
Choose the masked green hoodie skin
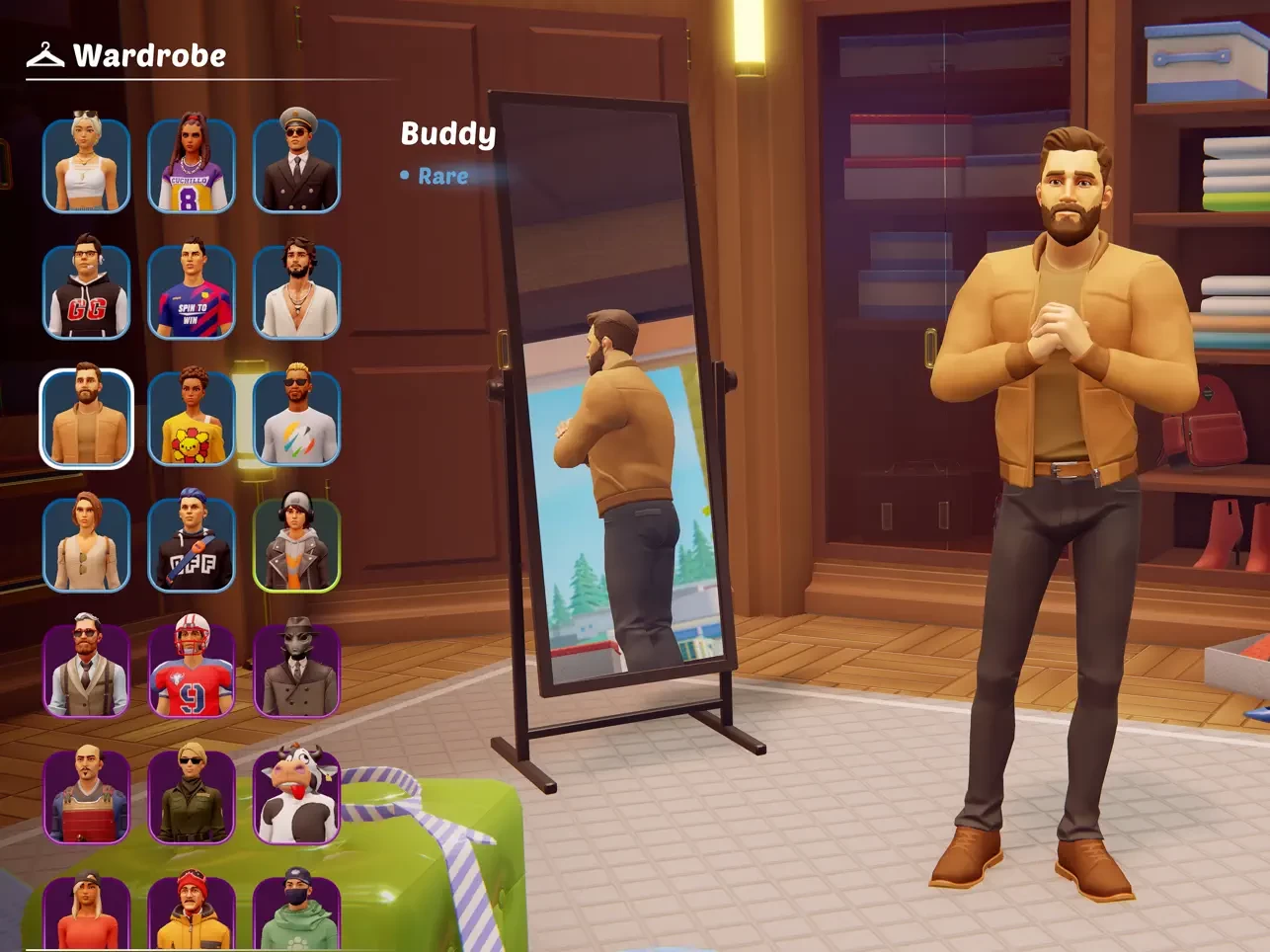pyautogui.click(x=296, y=911)
